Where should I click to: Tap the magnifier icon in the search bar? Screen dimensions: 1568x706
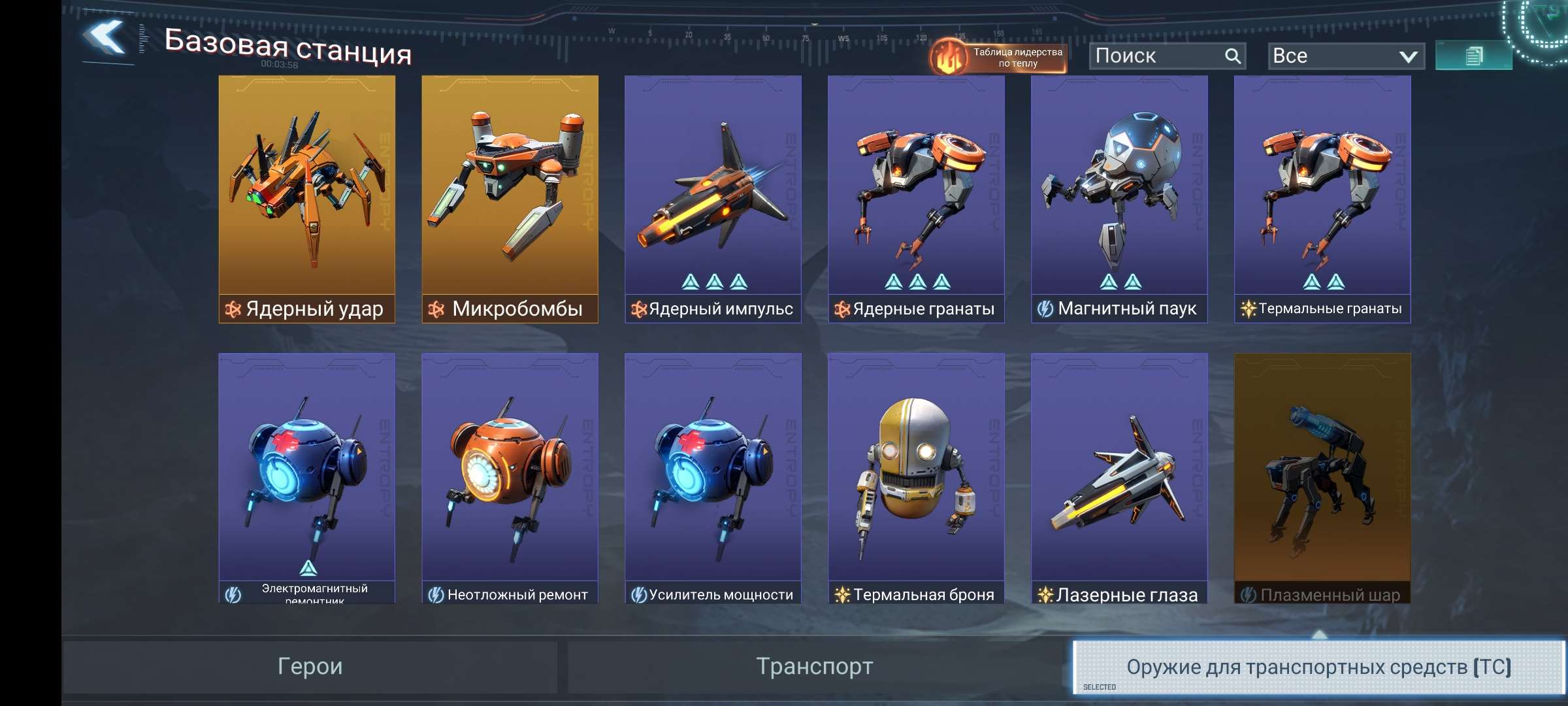1232,56
